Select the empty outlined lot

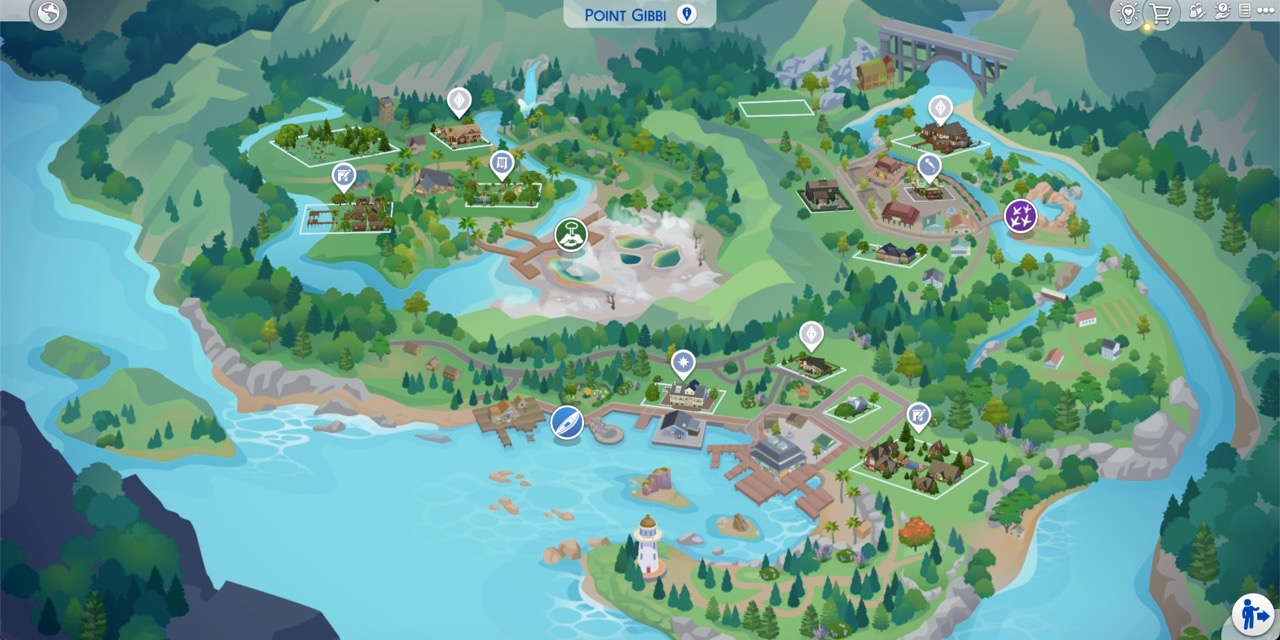click(x=776, y=107)
